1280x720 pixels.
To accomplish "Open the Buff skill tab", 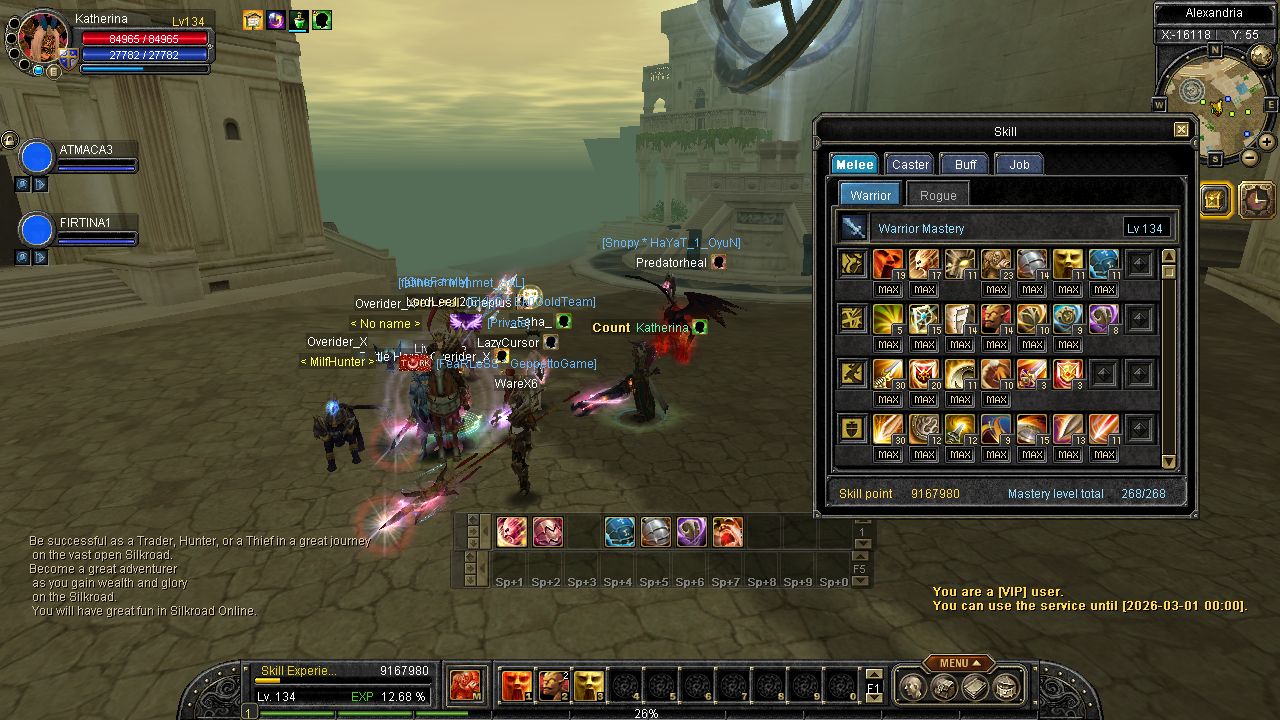I will click(965, 165).
